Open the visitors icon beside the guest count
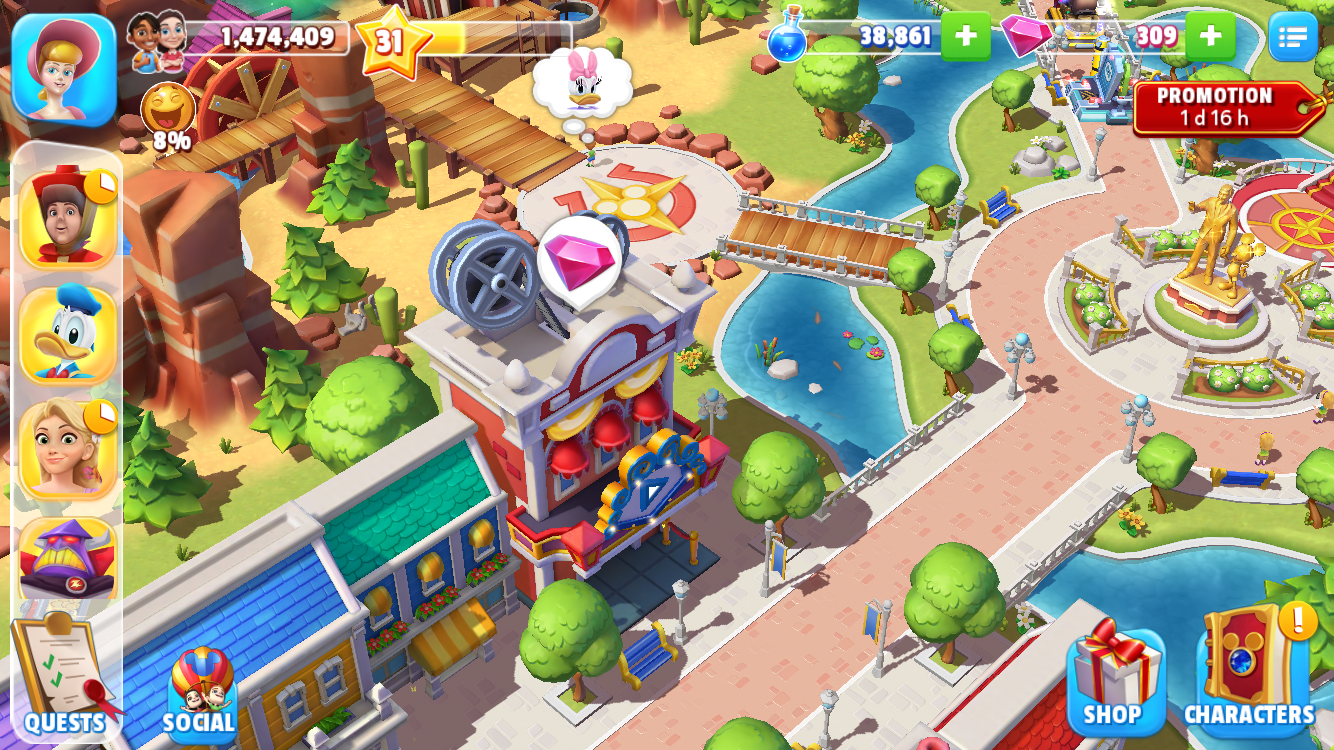Image resolution: width=1334 pixels, height=750 pixels. click(x=157, y=40)
